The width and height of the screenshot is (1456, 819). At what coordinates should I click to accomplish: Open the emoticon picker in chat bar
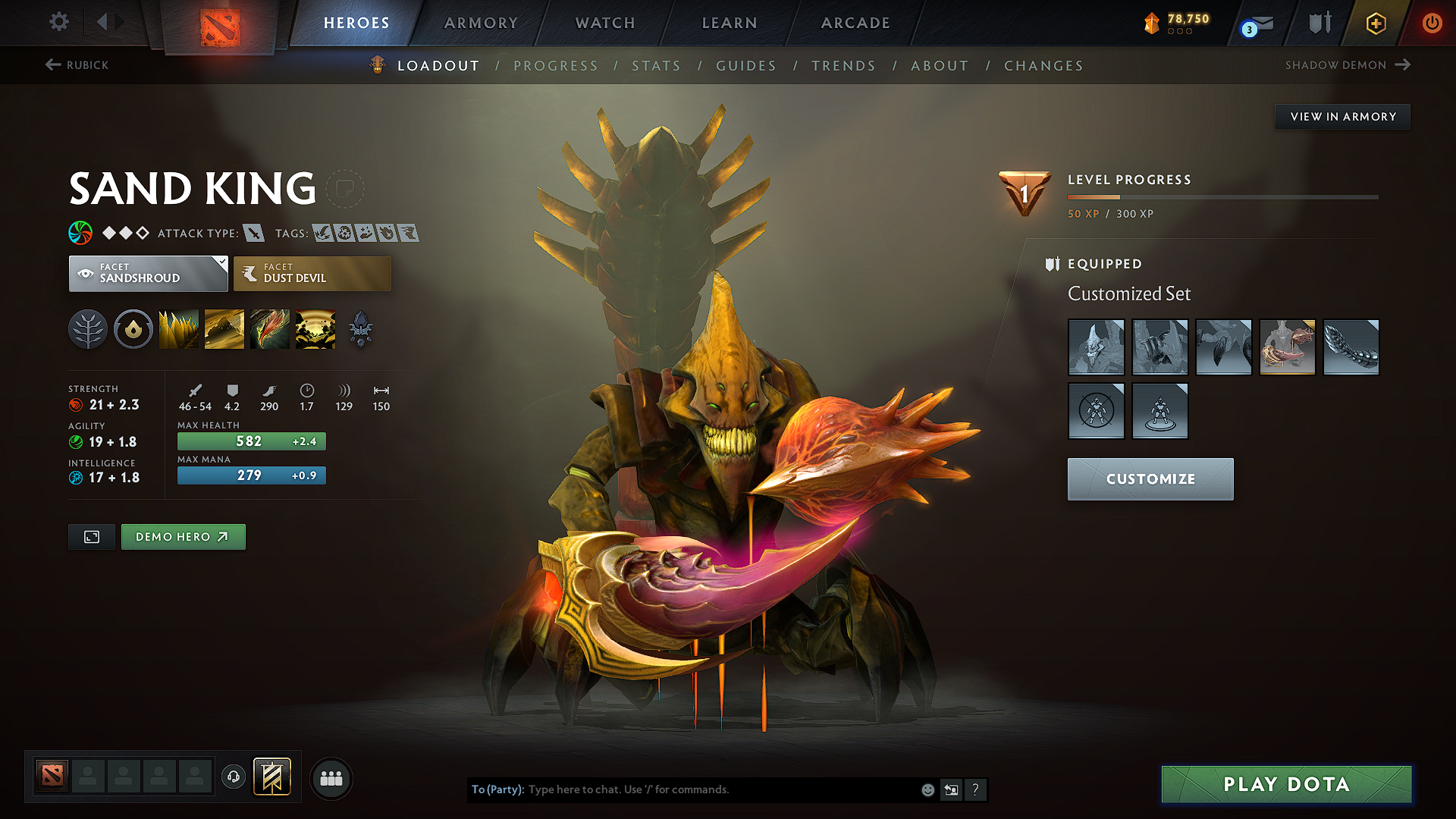coord(927,789)
